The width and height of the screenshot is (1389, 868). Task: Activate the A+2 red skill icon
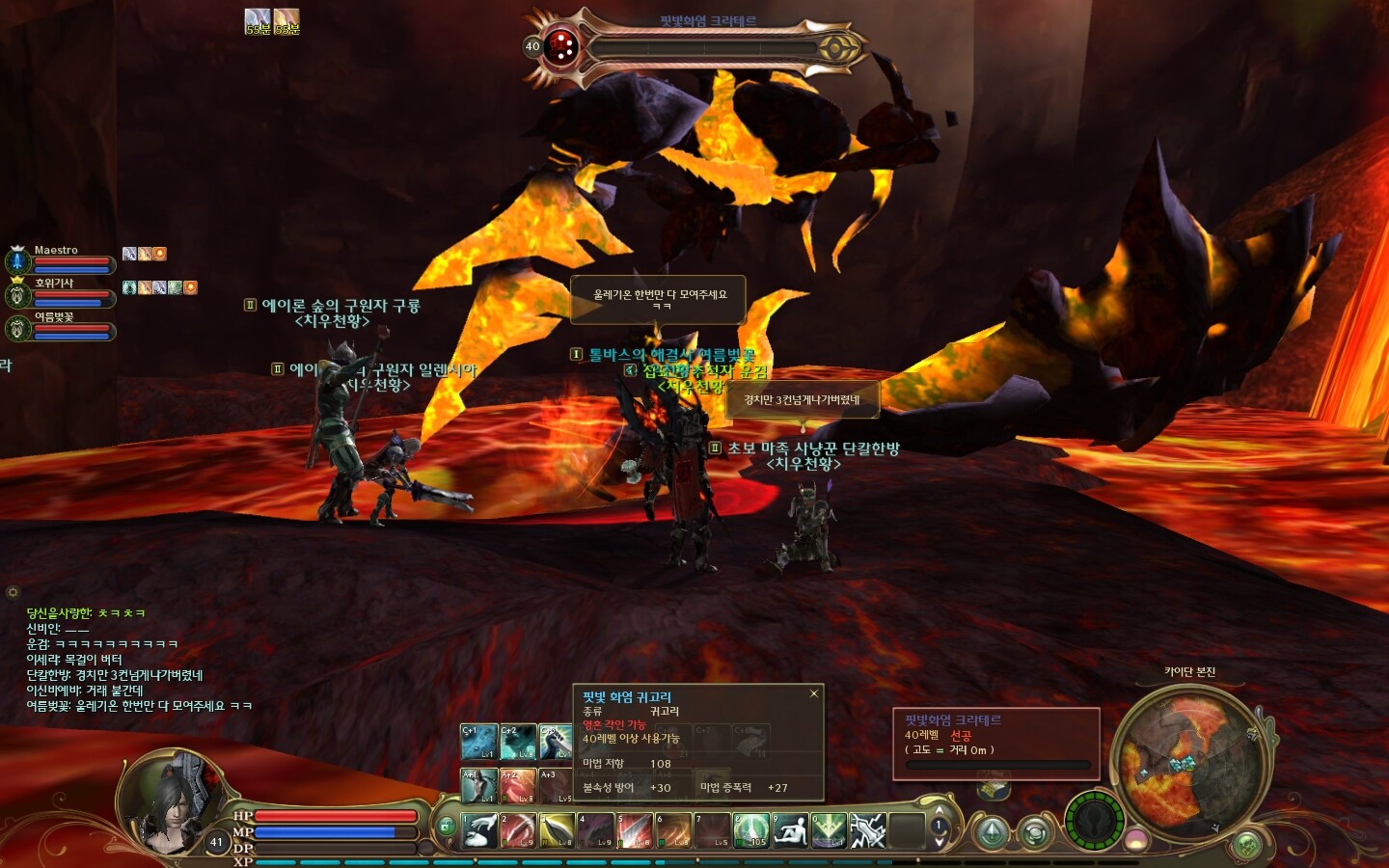click(518, 786)
